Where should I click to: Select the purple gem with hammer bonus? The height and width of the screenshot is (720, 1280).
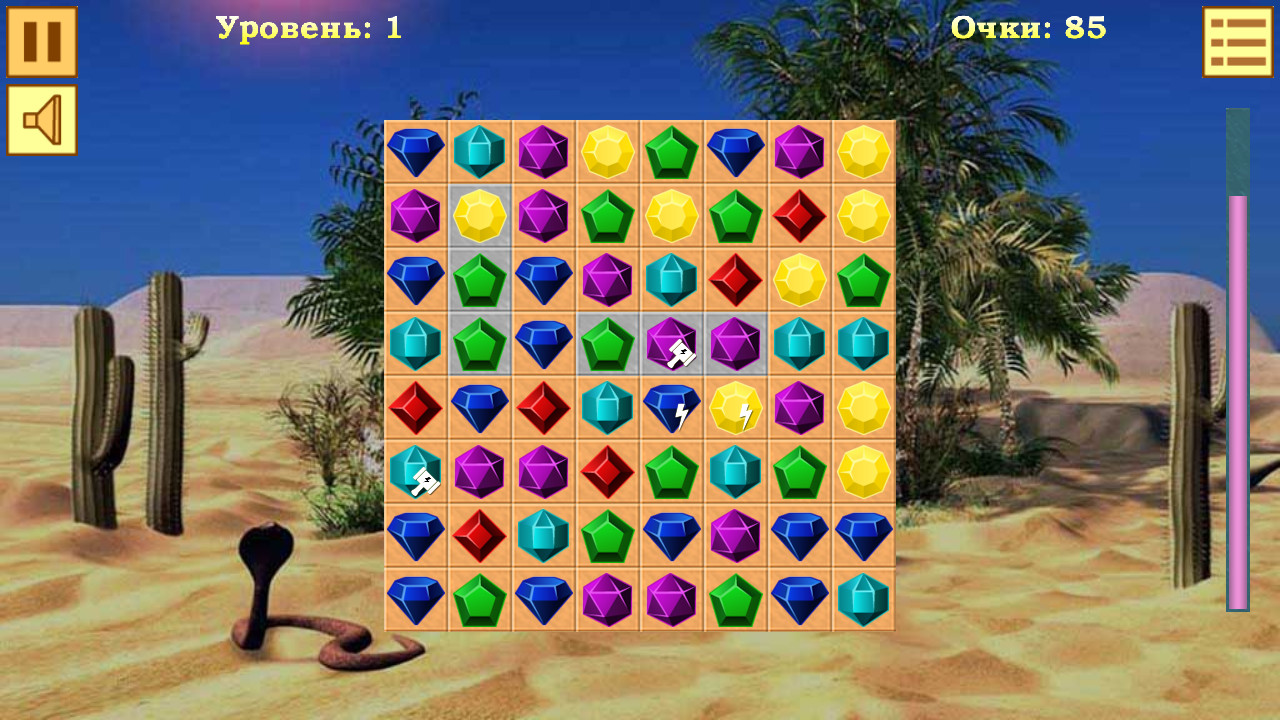coord(670,345)
